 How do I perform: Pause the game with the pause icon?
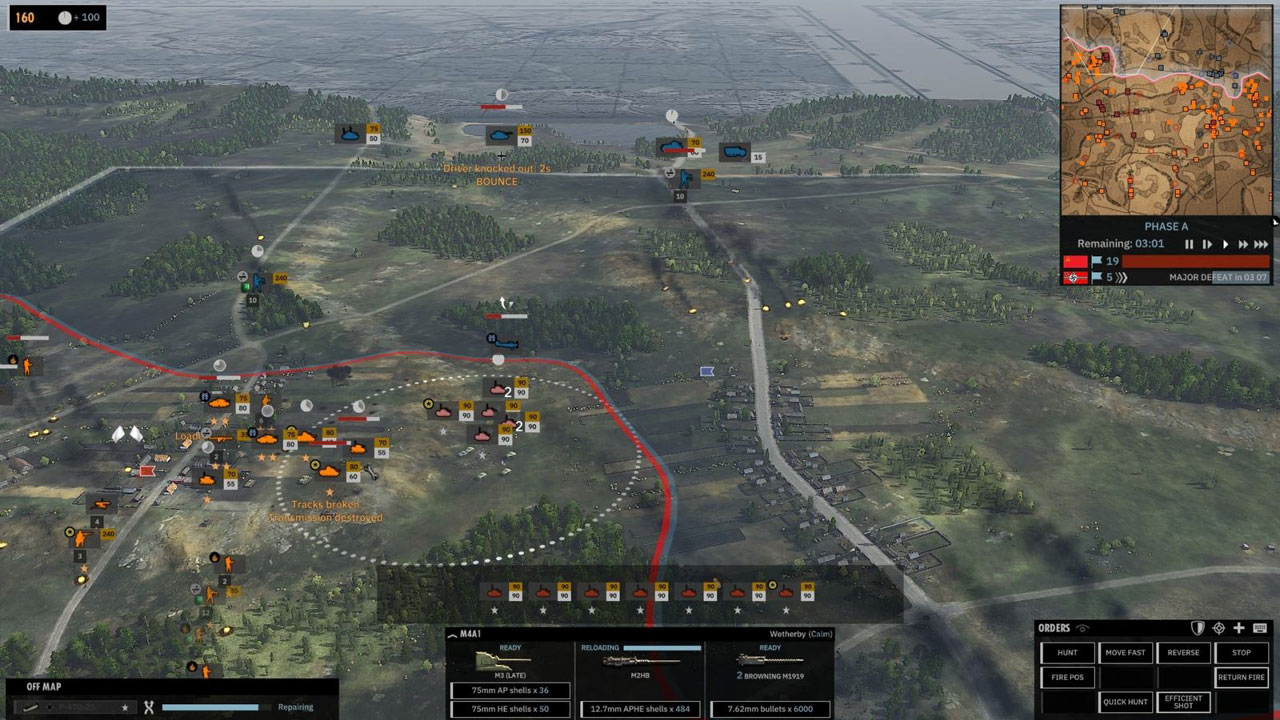1188,243
